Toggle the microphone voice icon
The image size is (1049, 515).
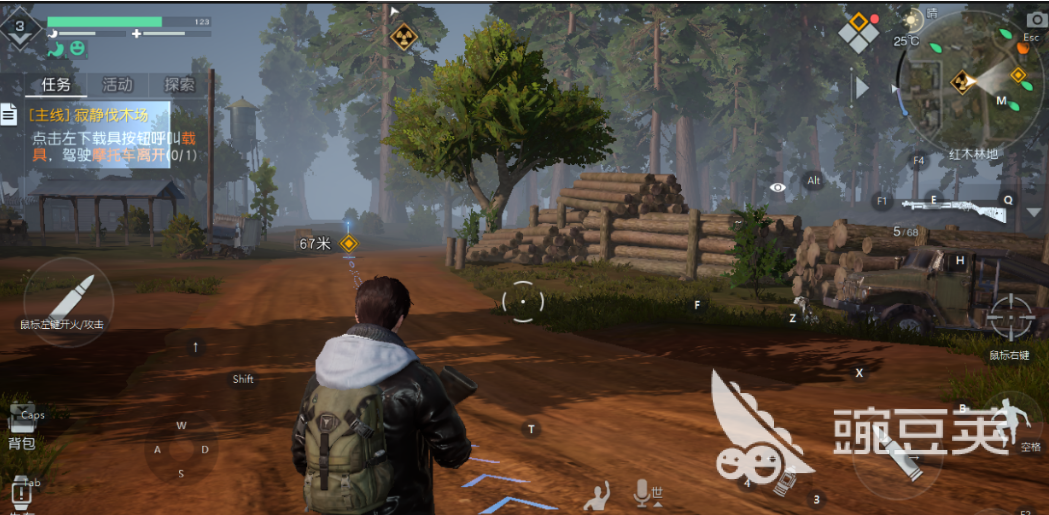click(642, 490)
